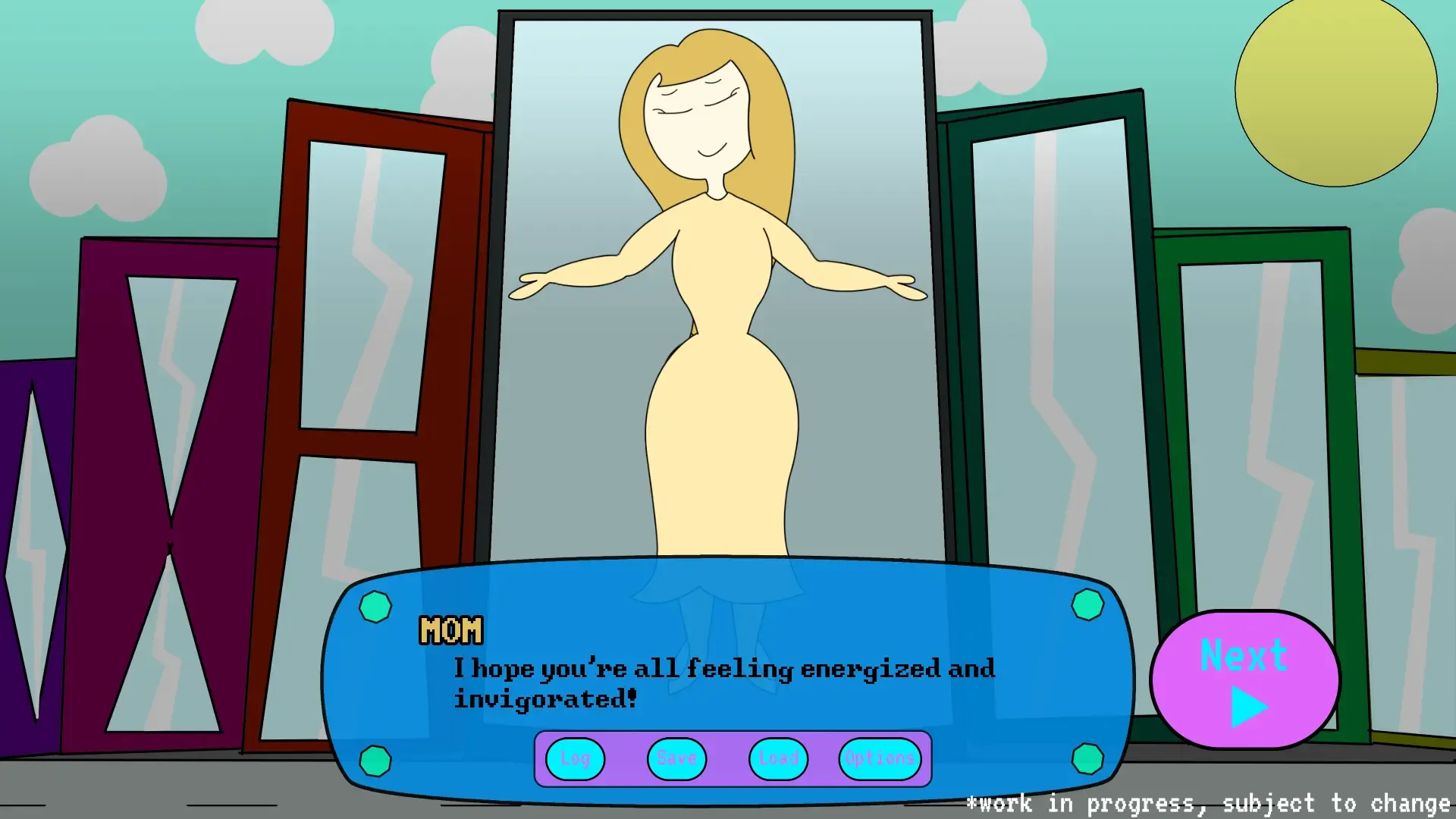Click the bottom-right teal hexagon gem decoration
Viewport: 1456px width, 819px height.
click(1087, 757)
